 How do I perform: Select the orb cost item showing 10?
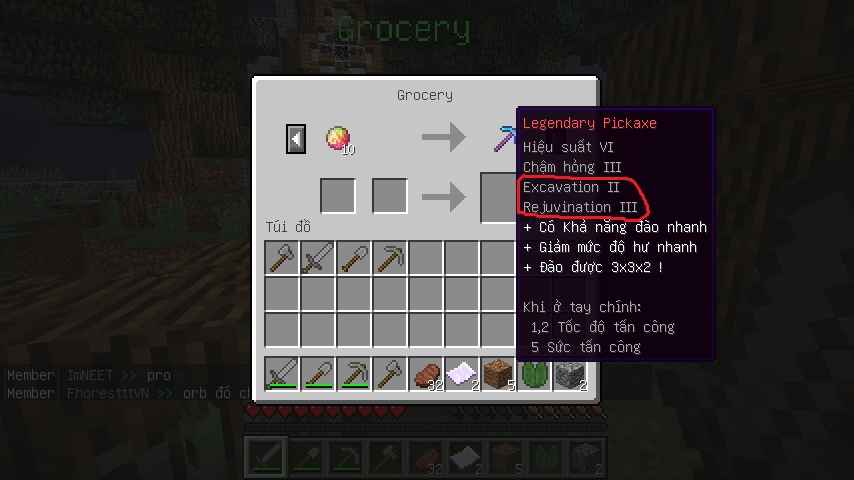coord(338,138)
